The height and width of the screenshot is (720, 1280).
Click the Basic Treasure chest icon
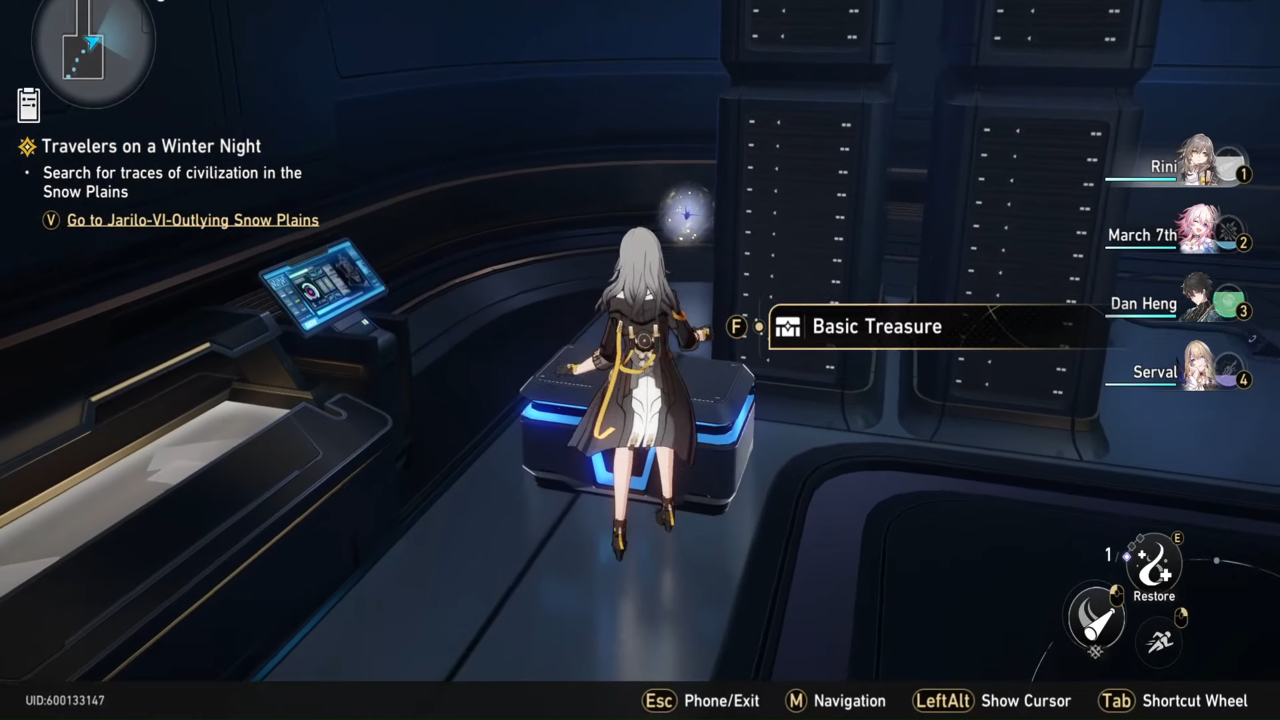787,326
